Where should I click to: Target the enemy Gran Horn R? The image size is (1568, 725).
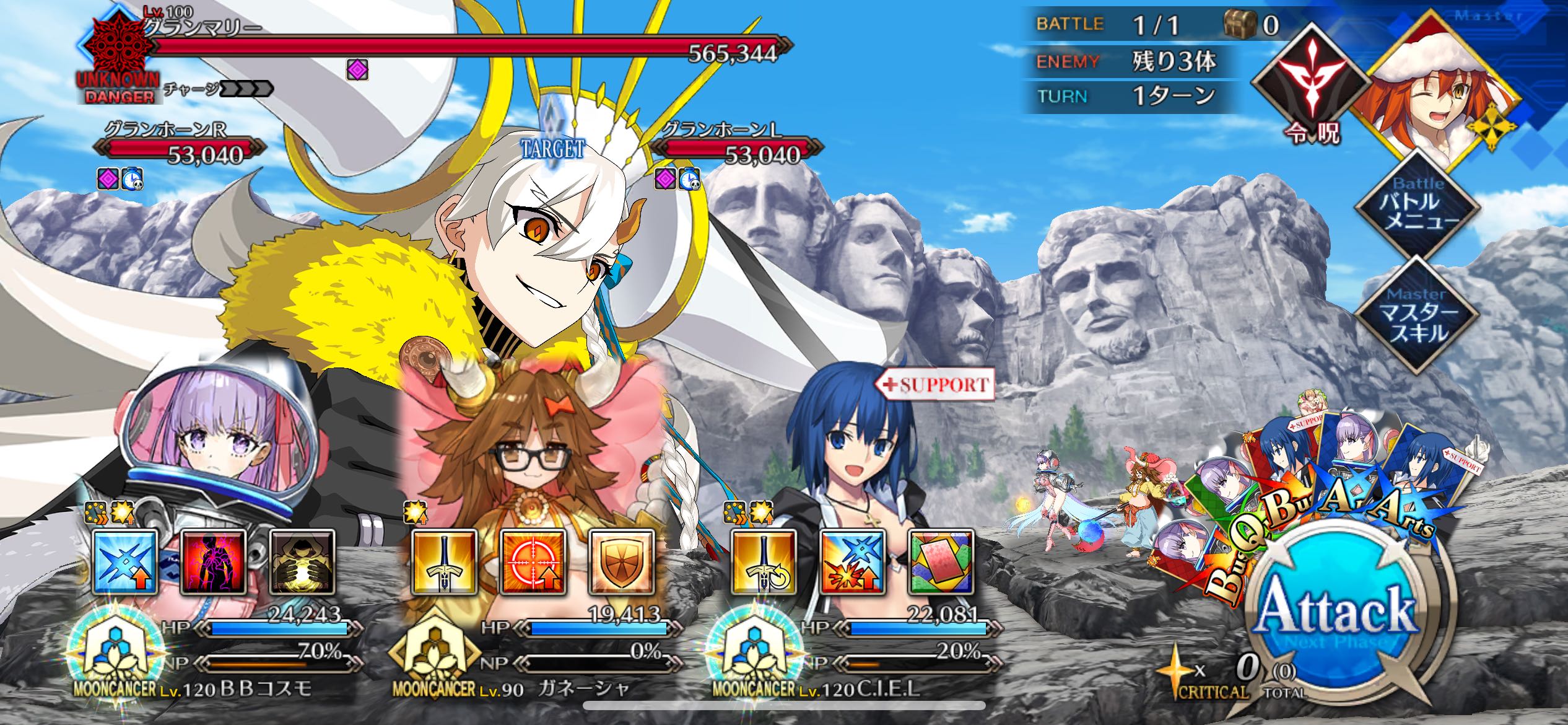click(x=180, y=149)
